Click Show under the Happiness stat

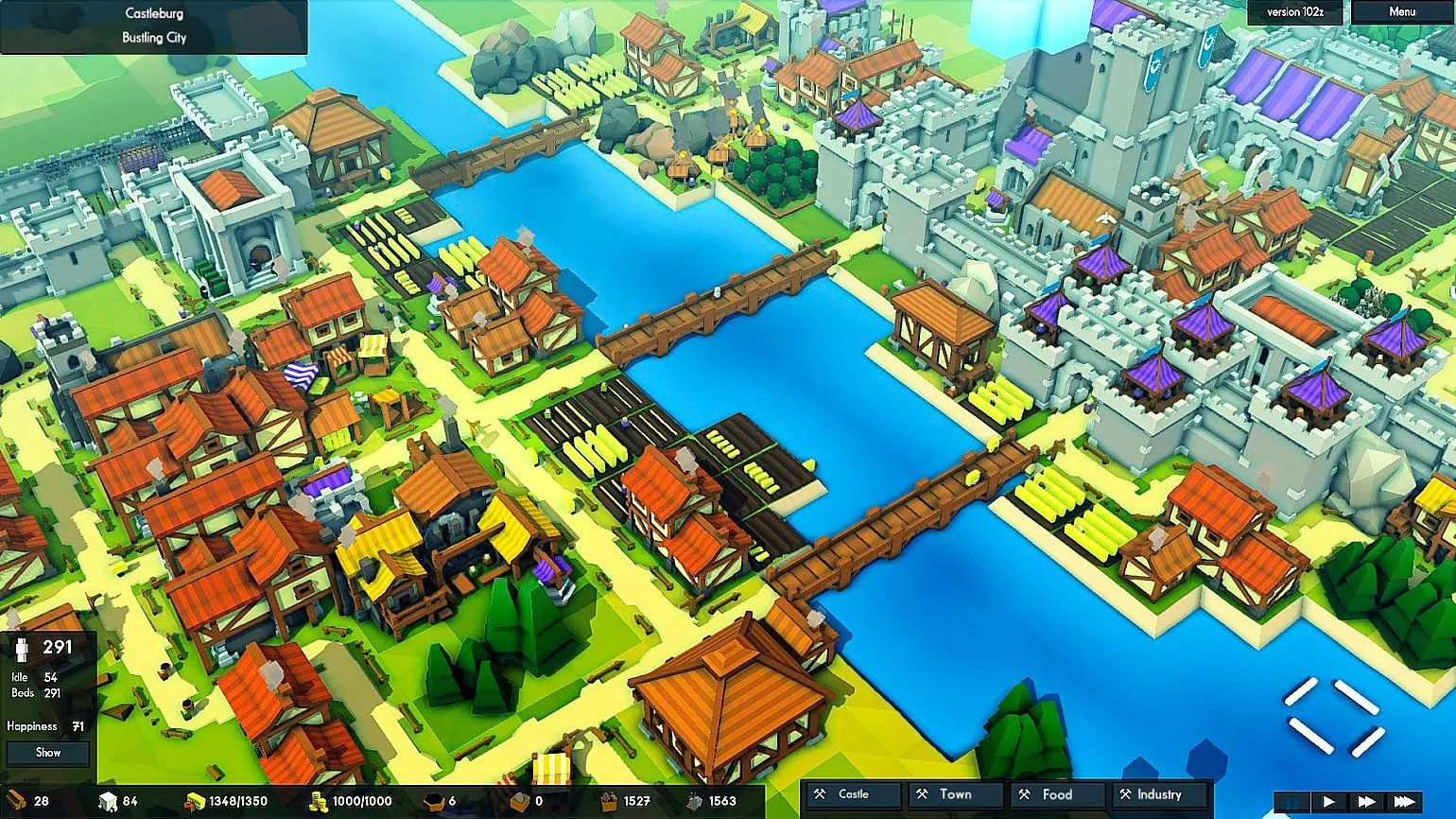tap(48, 753)
